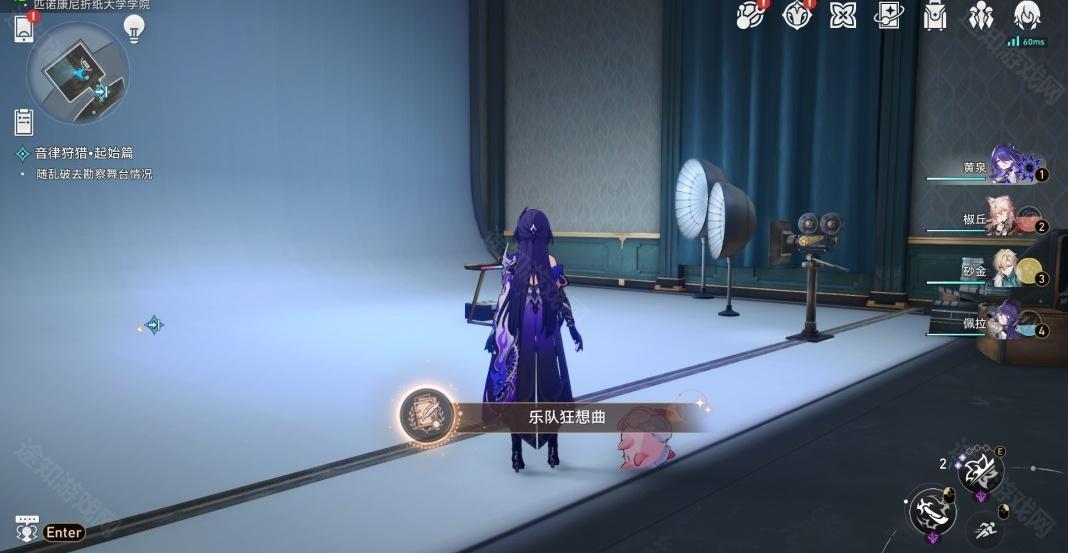This screenshot has height=553, width=1068.
Task: Open the compass-shaped icon with red alert
Action: (x=797, y=15)
